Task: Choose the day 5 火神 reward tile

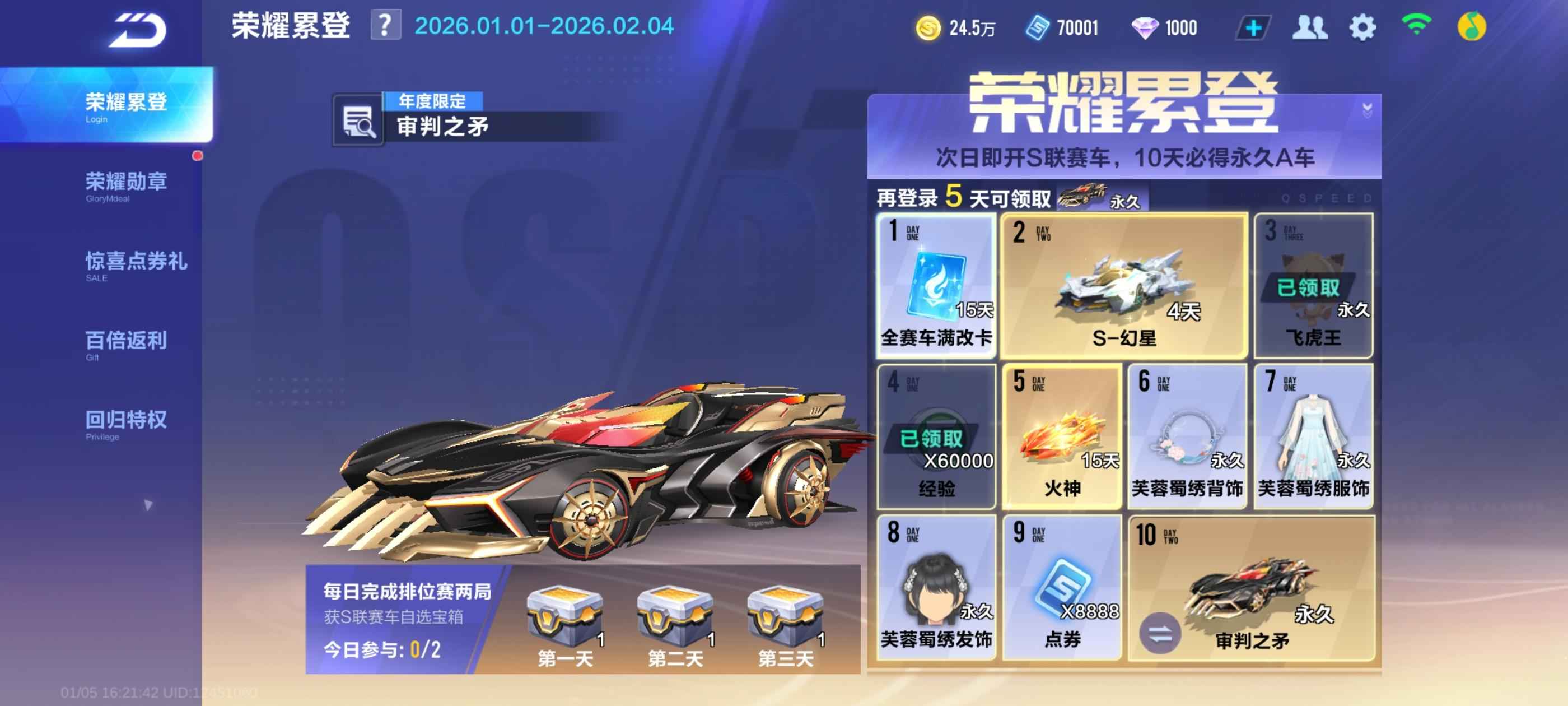Action: coord(1062,436)
